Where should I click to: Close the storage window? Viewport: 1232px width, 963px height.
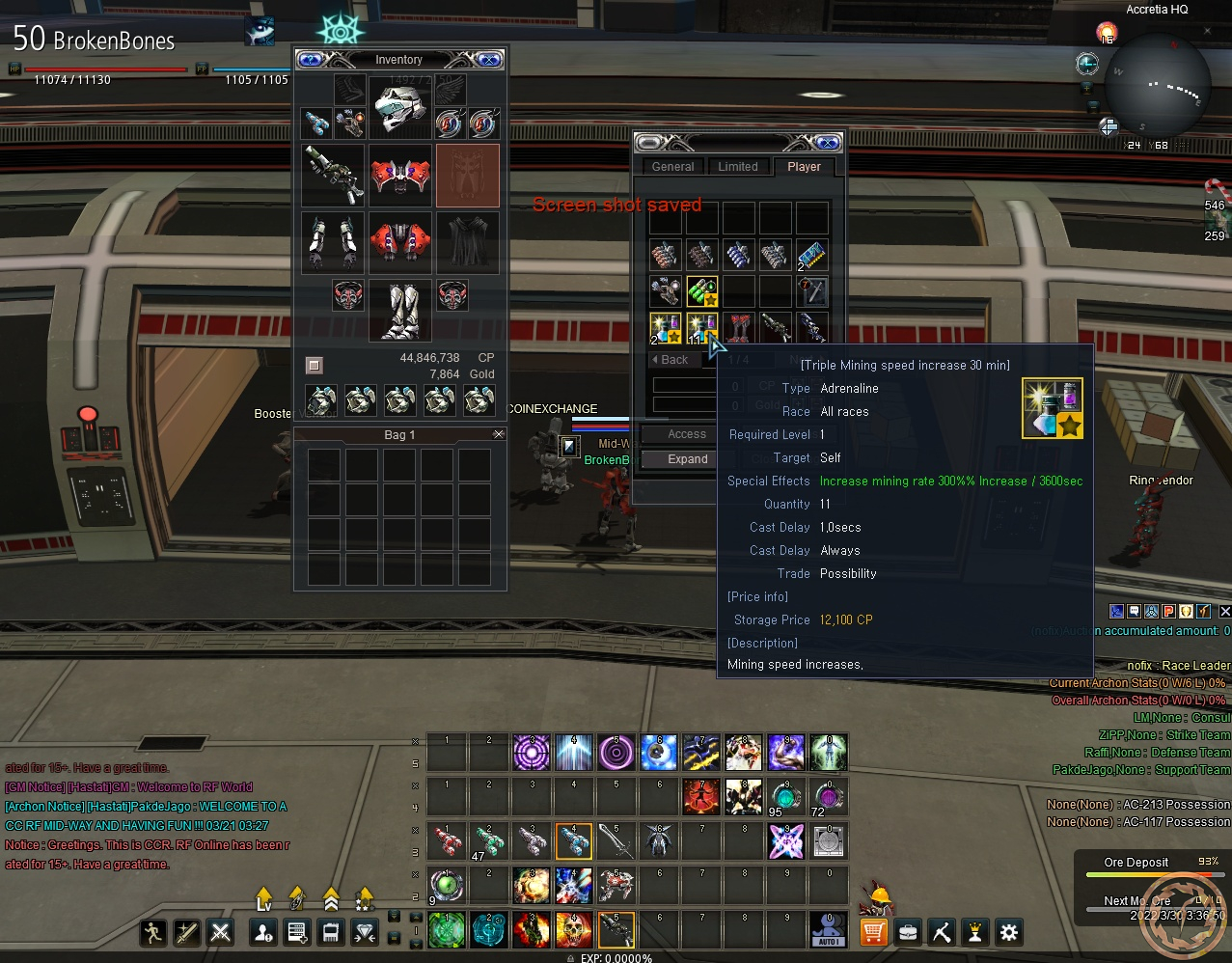[x=828, y=143]
